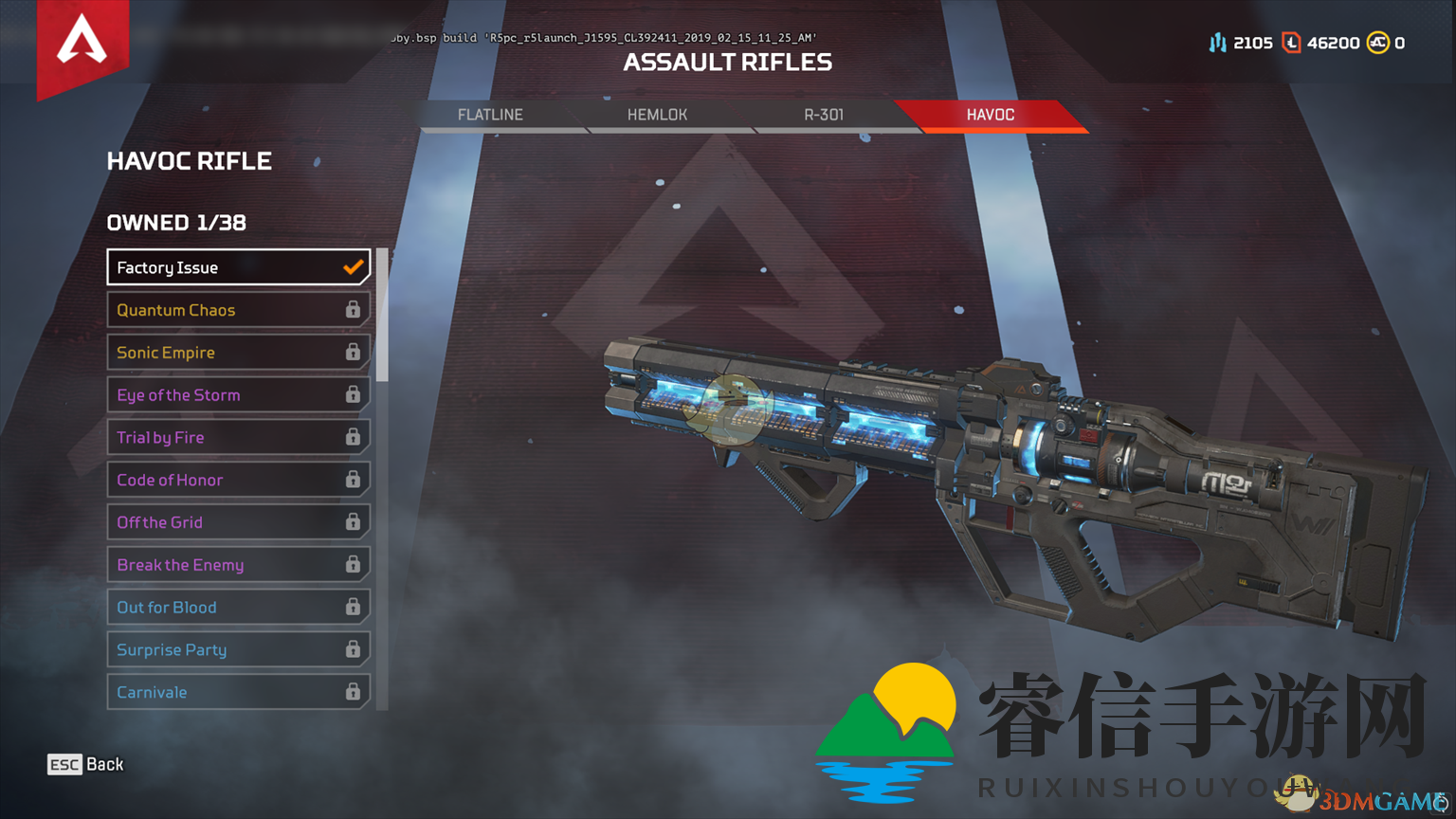Pick the Carnivale skin

click(238, 692)
